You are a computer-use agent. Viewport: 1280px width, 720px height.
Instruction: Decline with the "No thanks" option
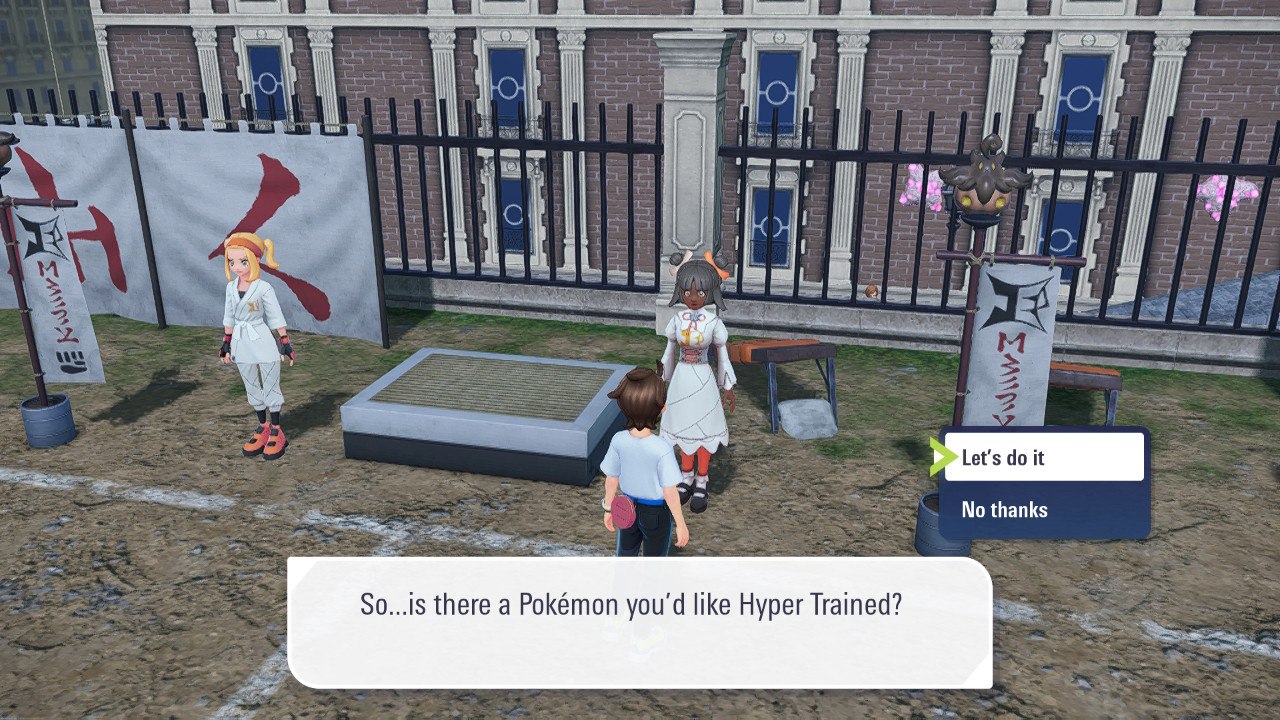coord(1042,510)
